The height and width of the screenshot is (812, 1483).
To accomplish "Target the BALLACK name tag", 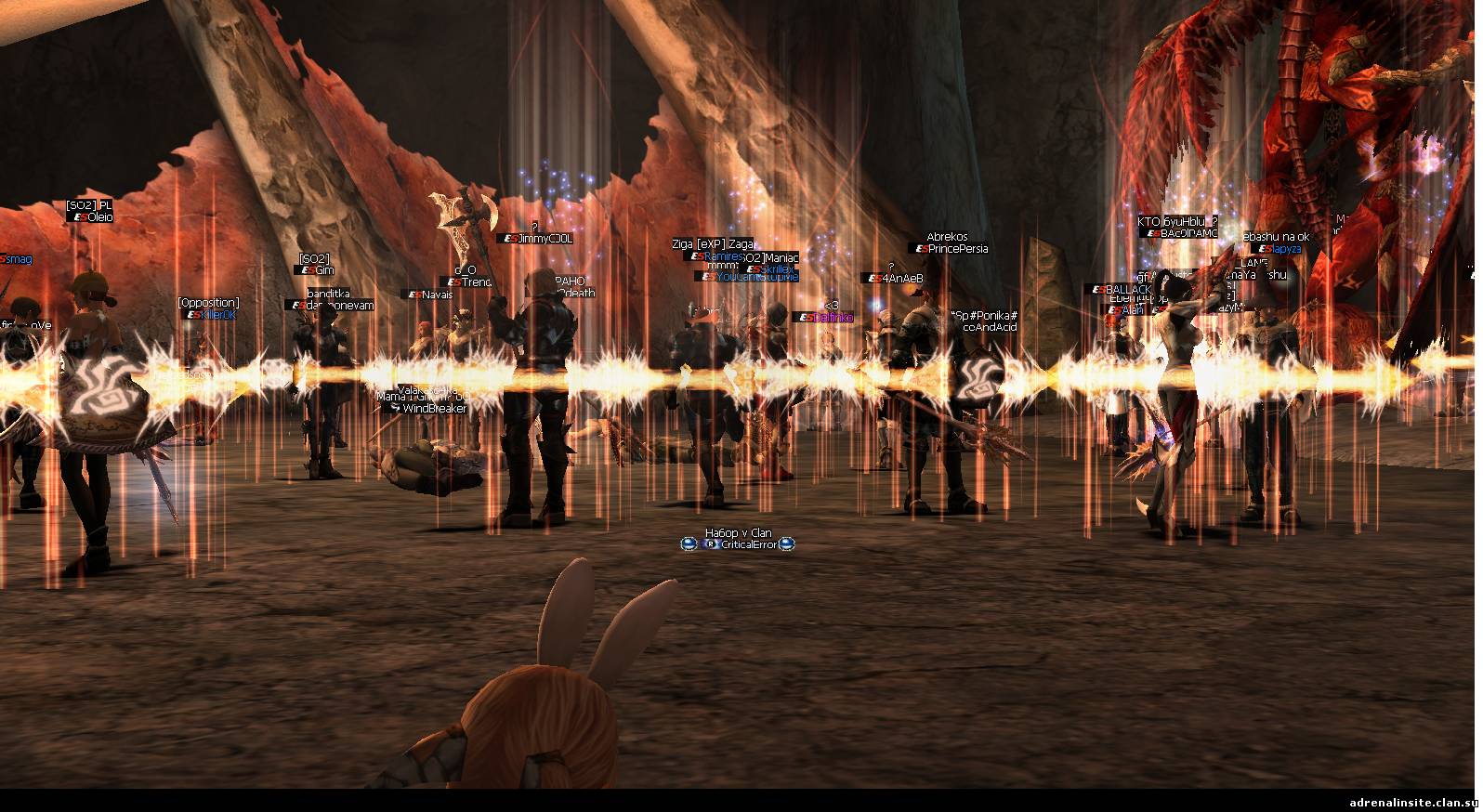I will [x=1127, y=290].
